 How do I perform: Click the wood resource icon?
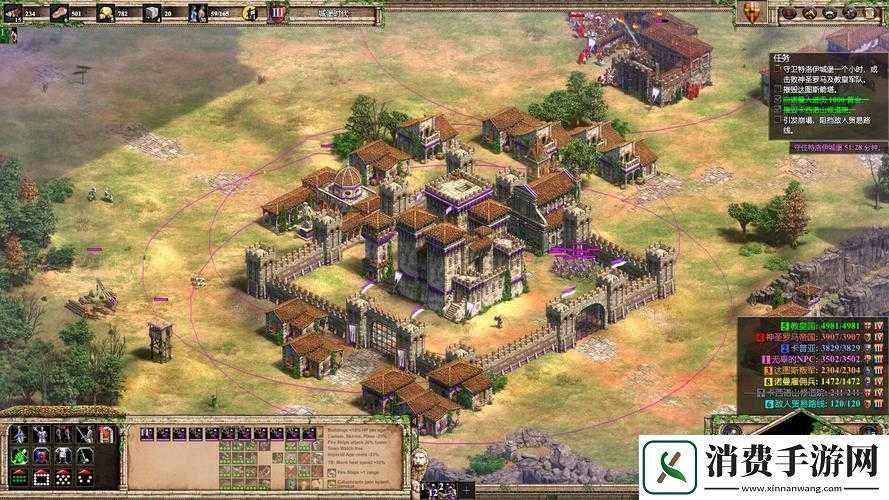click(x=11, y=14)
